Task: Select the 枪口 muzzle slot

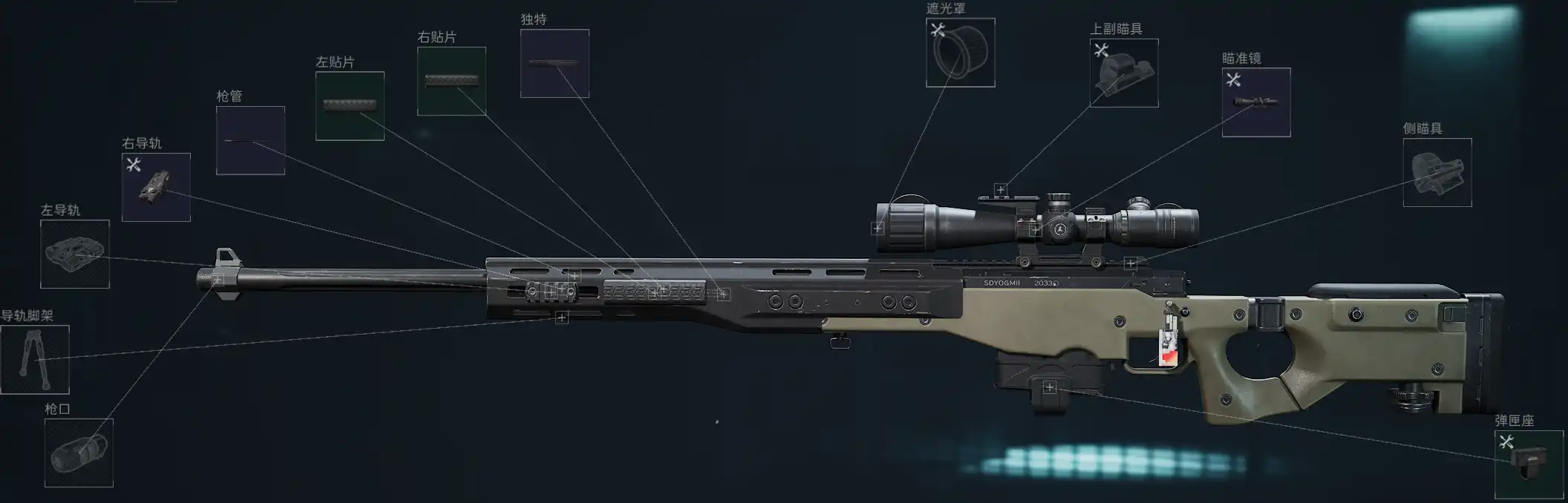Action: (x=79, y=453)
